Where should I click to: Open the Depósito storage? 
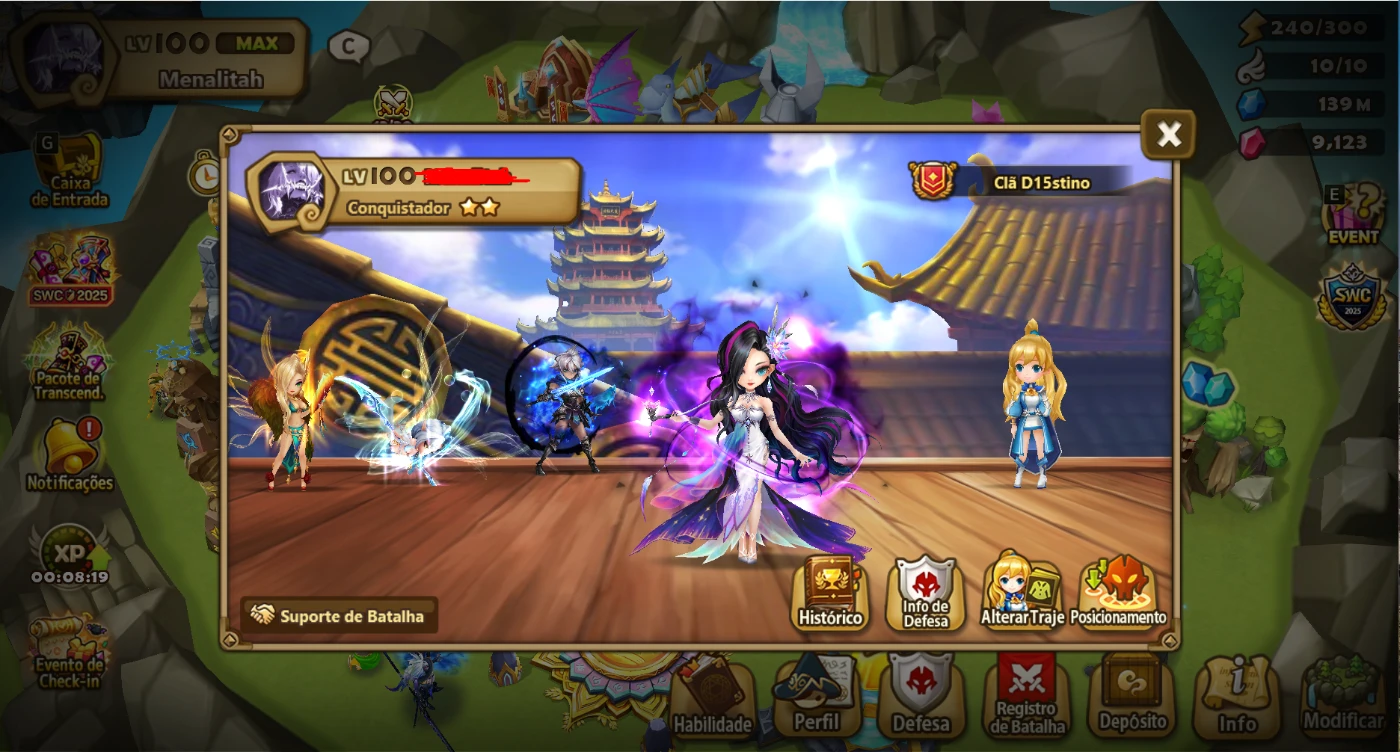(1133, 700)
